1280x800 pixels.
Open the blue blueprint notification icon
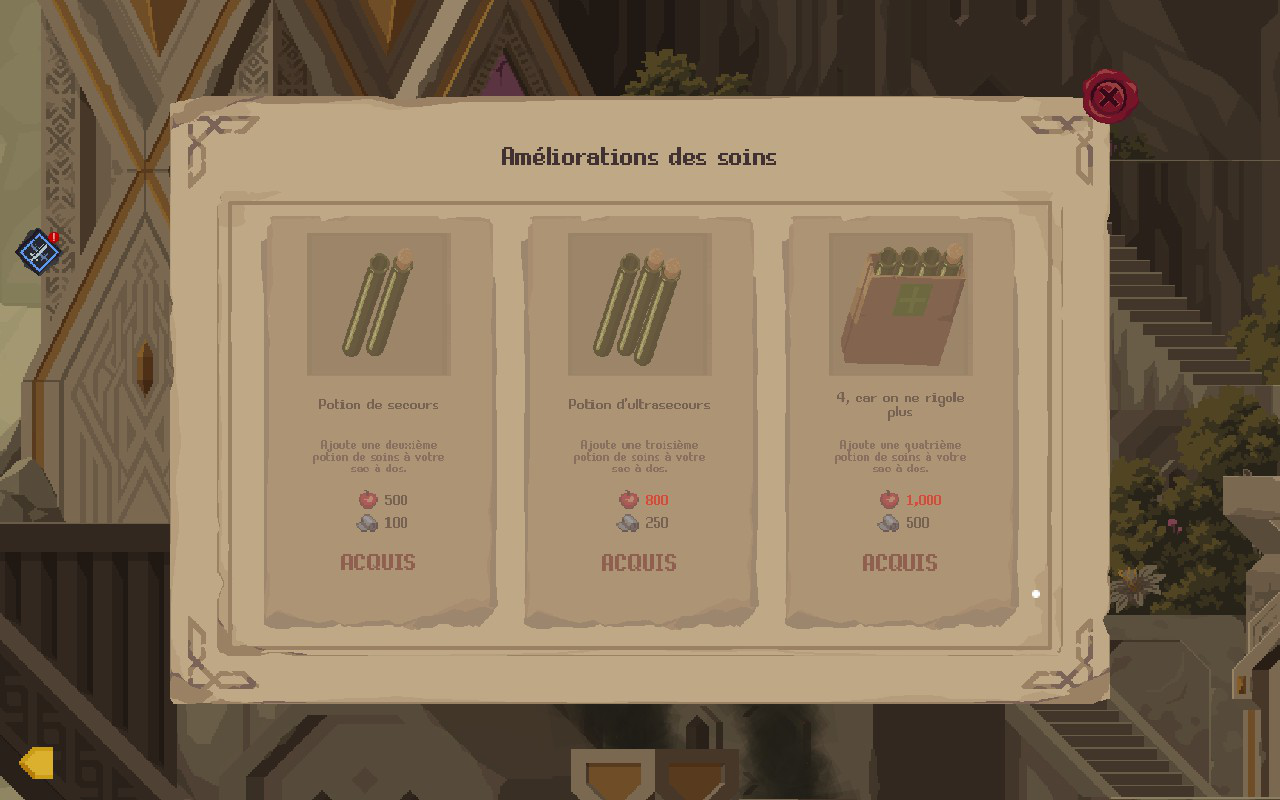(38, 251)
